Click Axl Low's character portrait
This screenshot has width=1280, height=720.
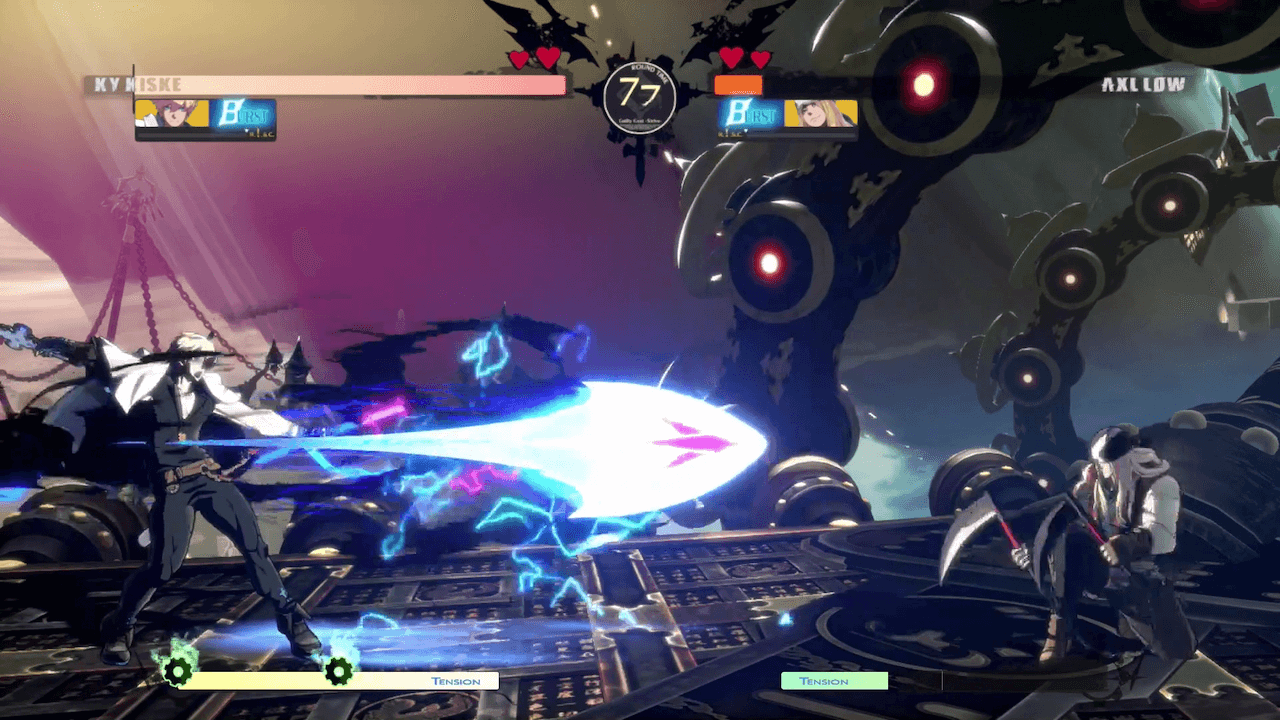[820, 114]
